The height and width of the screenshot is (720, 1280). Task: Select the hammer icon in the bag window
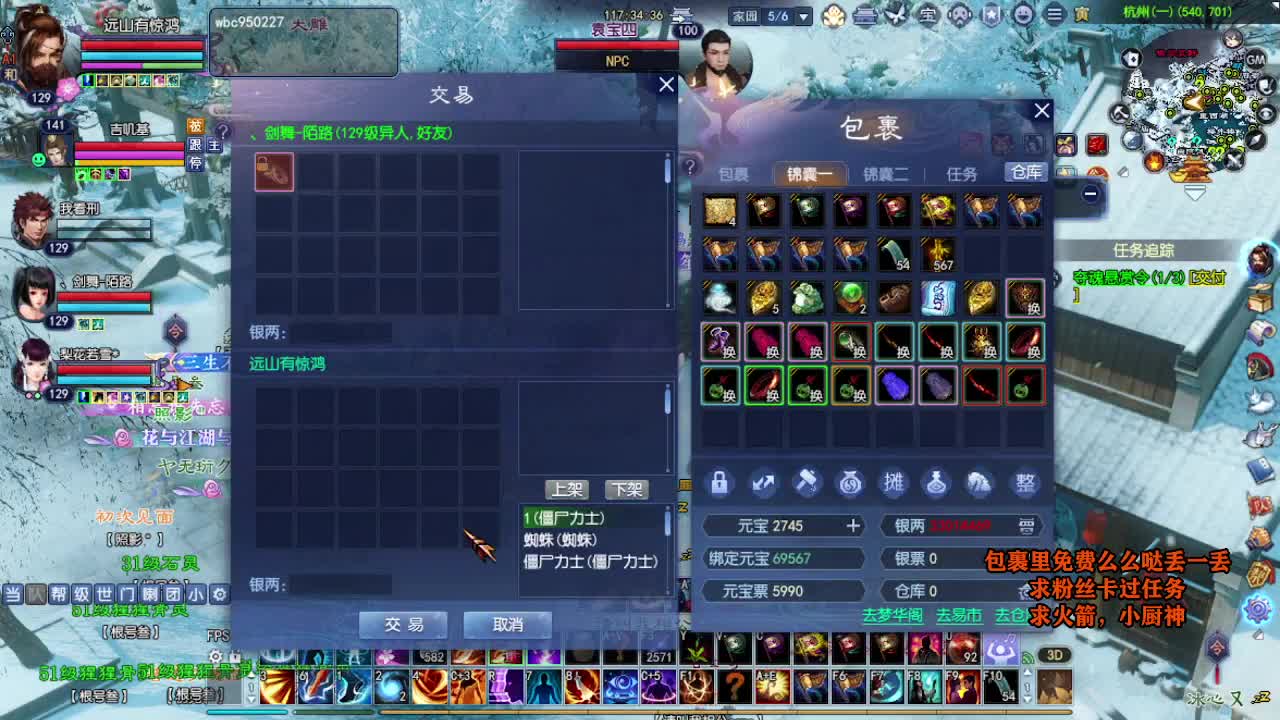(x=808, y=483)
